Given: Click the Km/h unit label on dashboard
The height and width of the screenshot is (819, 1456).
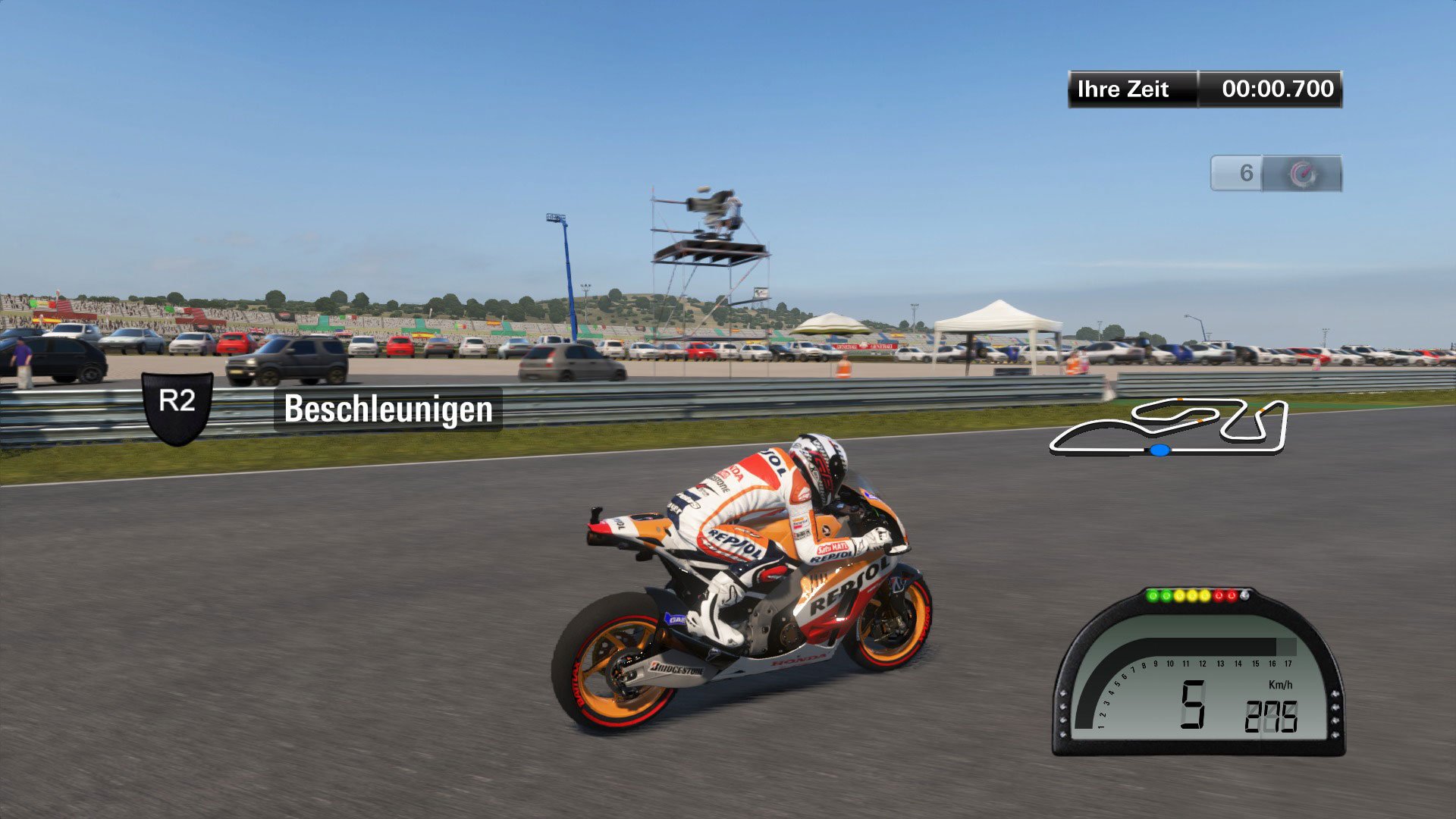Looking at the screenshot, I should point(1281,684).
